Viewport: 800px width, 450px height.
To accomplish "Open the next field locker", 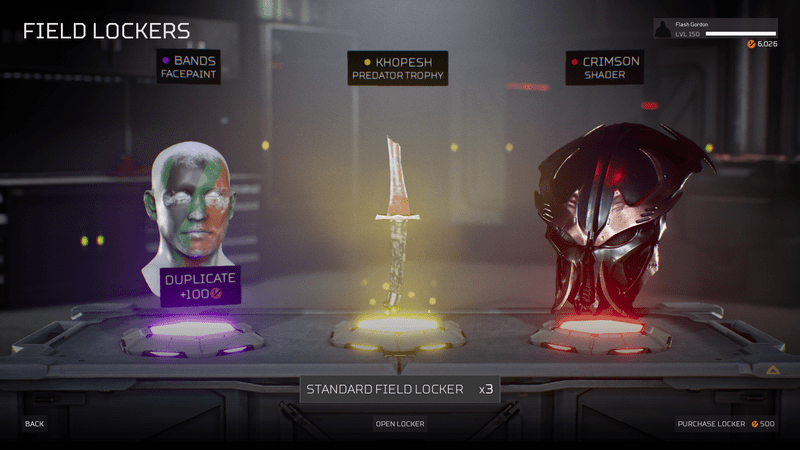I will [x=400, y=424].
